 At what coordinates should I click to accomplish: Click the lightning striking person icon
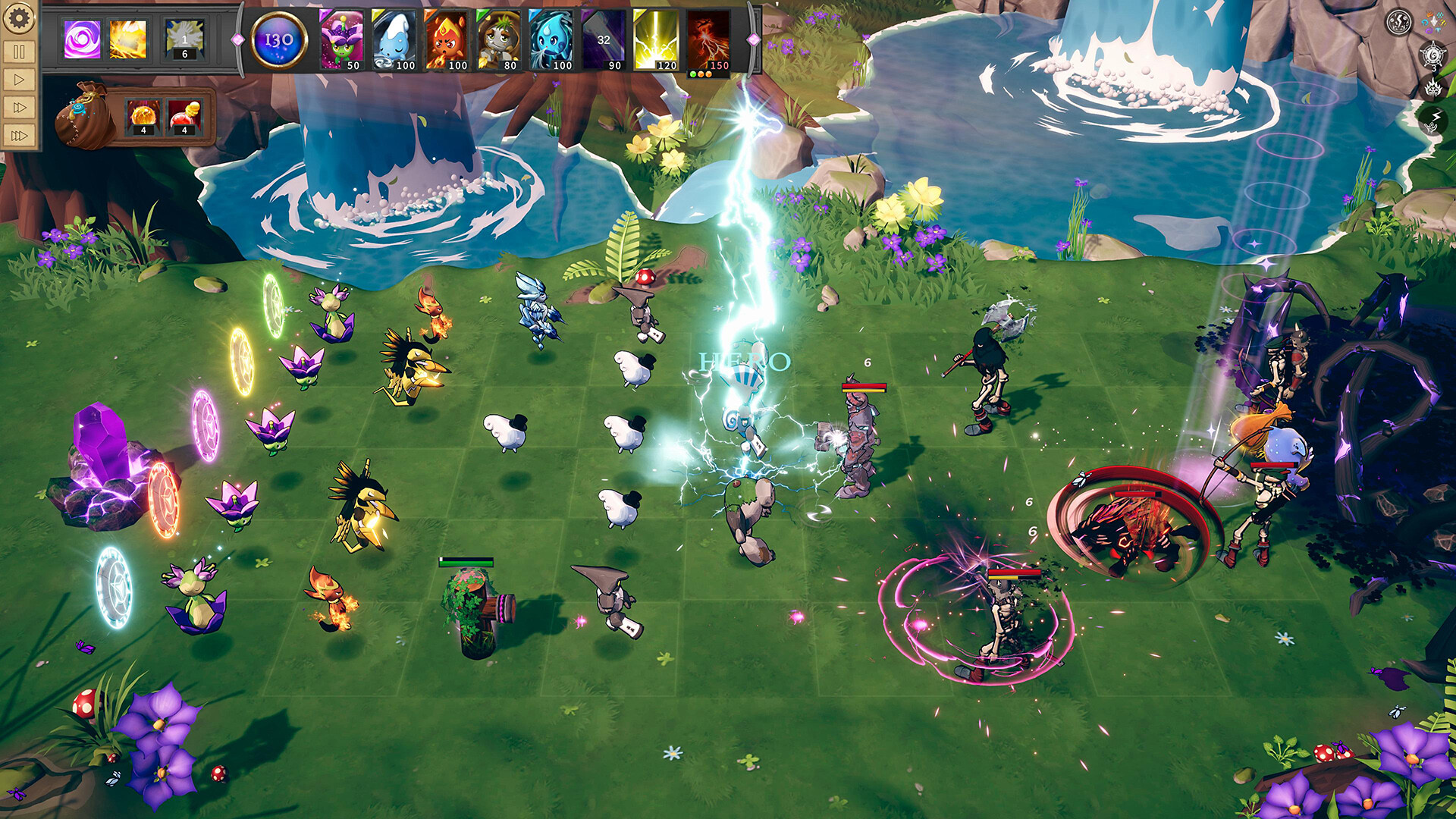tap(1433, 119)
